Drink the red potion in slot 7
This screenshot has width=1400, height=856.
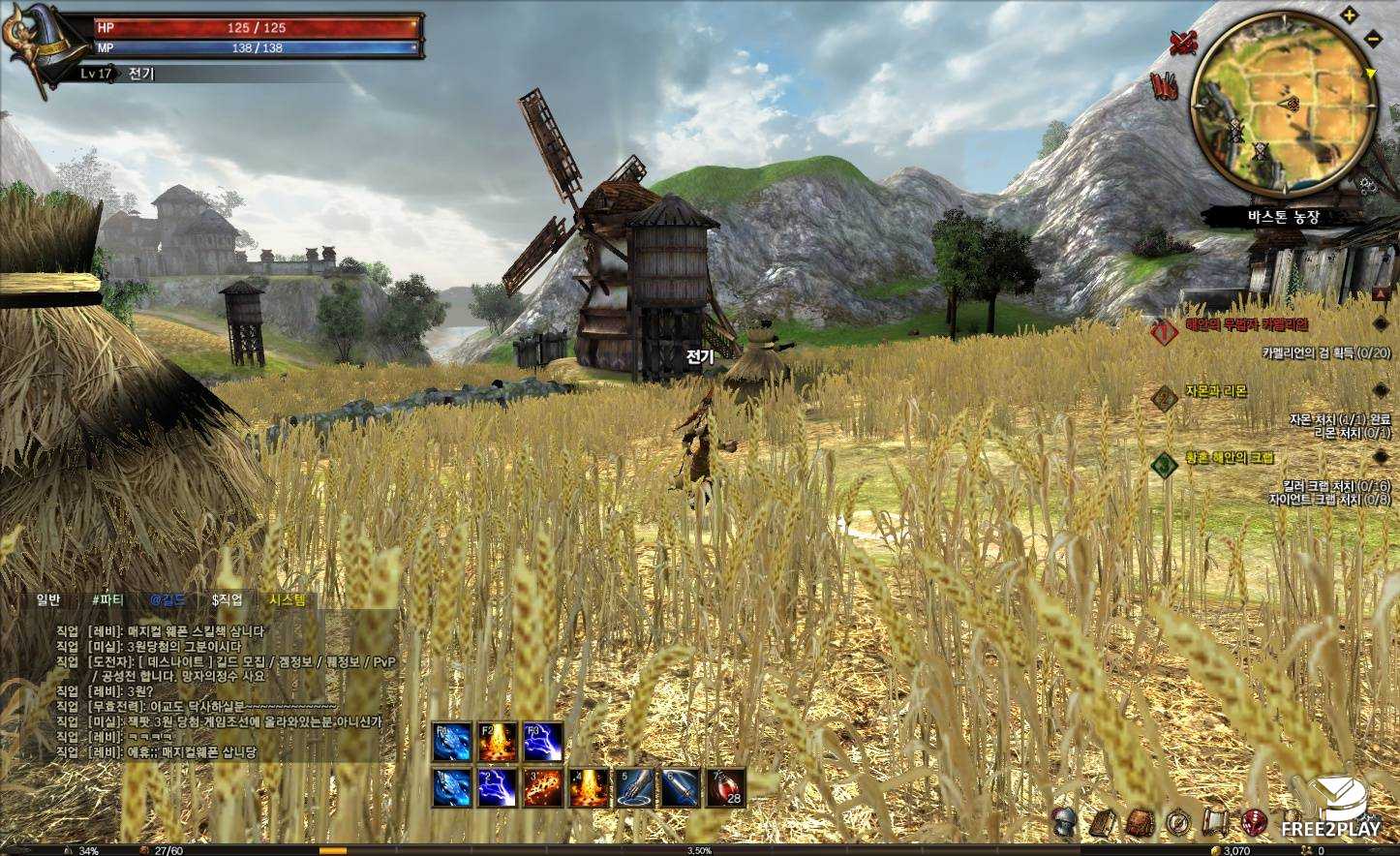[726, 787]
